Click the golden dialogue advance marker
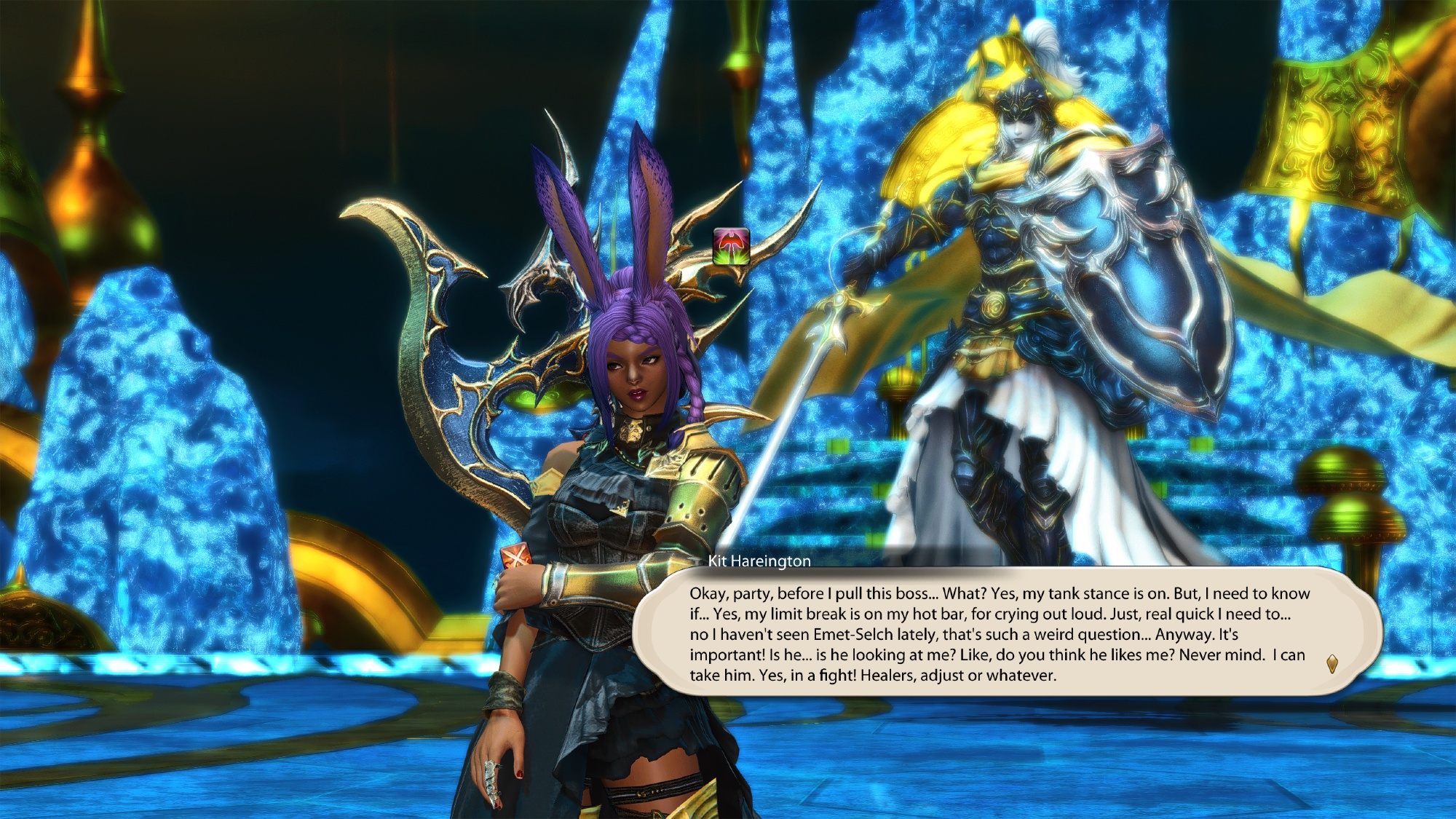This screenshot has width=1456, height=819. tap(1332, 663)
